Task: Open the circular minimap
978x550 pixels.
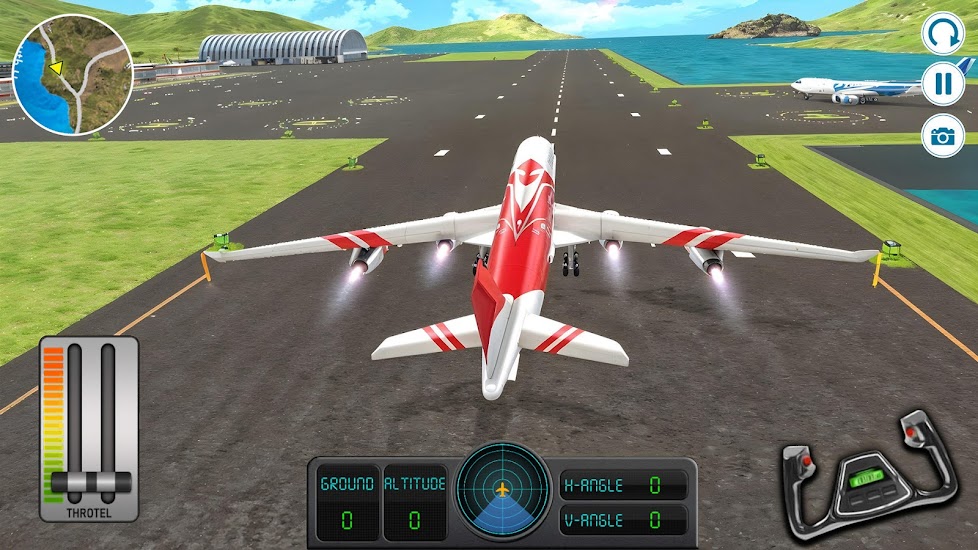Action: (x=74, y=75)
